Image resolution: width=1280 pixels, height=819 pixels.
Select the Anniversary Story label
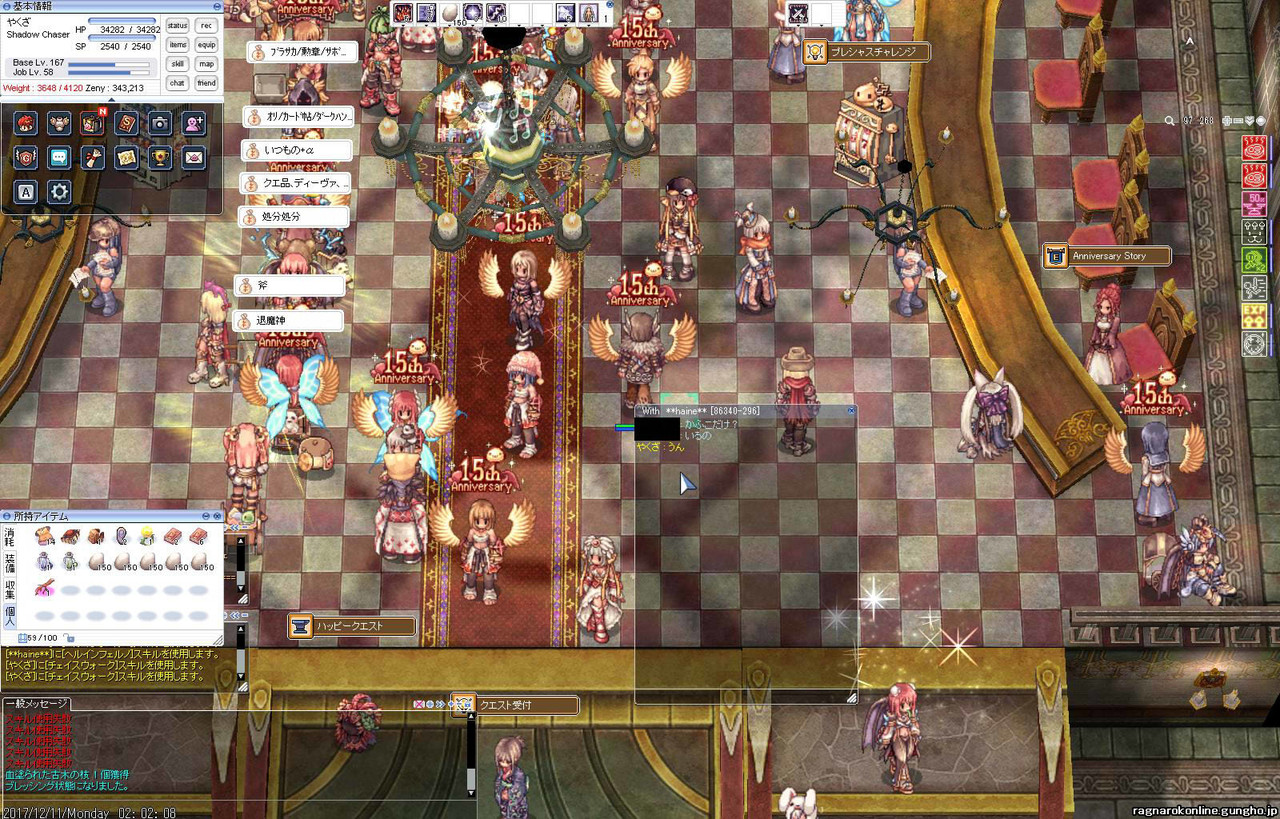(1107, 256)
